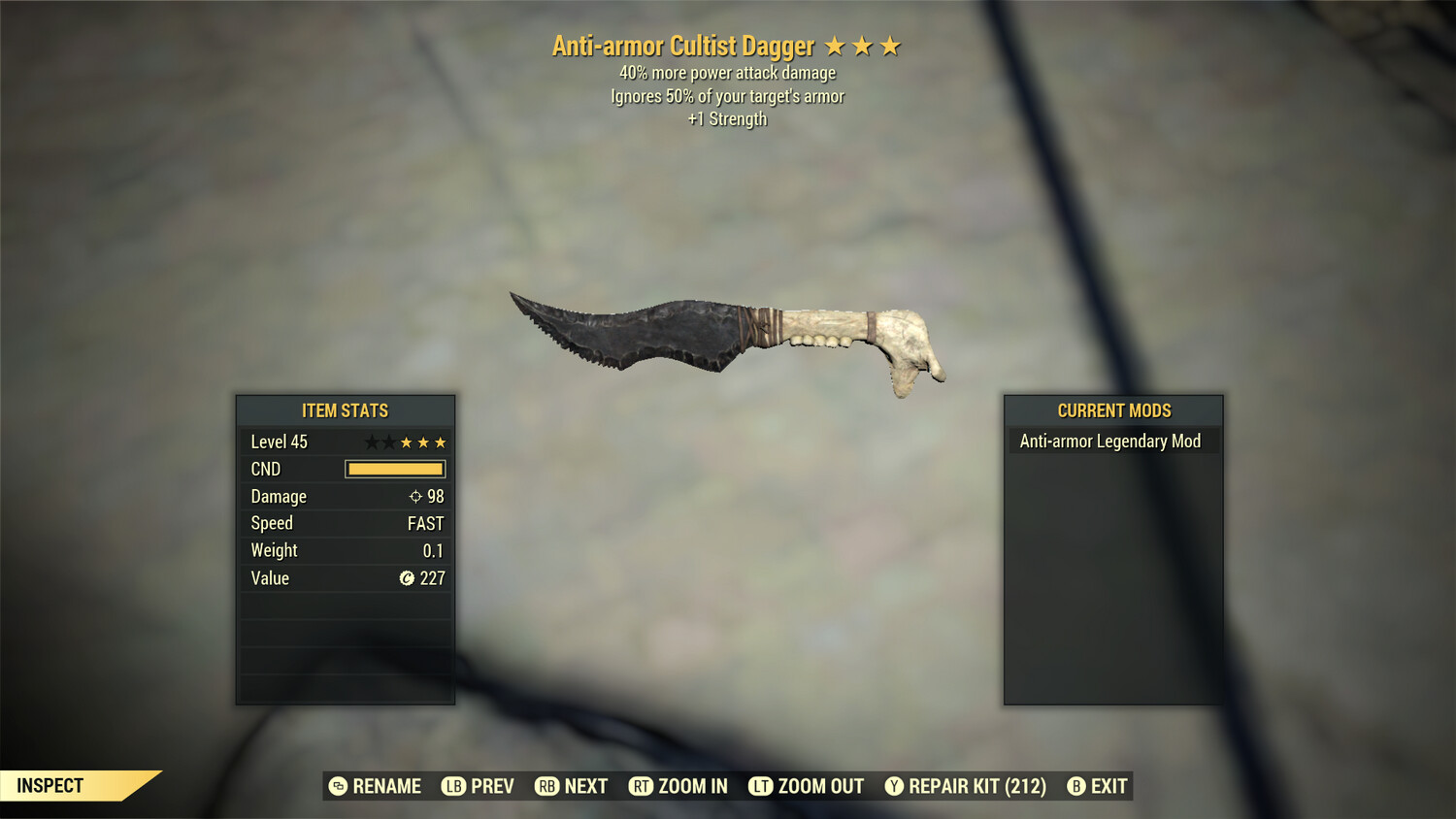
Task: Choose the Rename option
Action: pos(375,786)
